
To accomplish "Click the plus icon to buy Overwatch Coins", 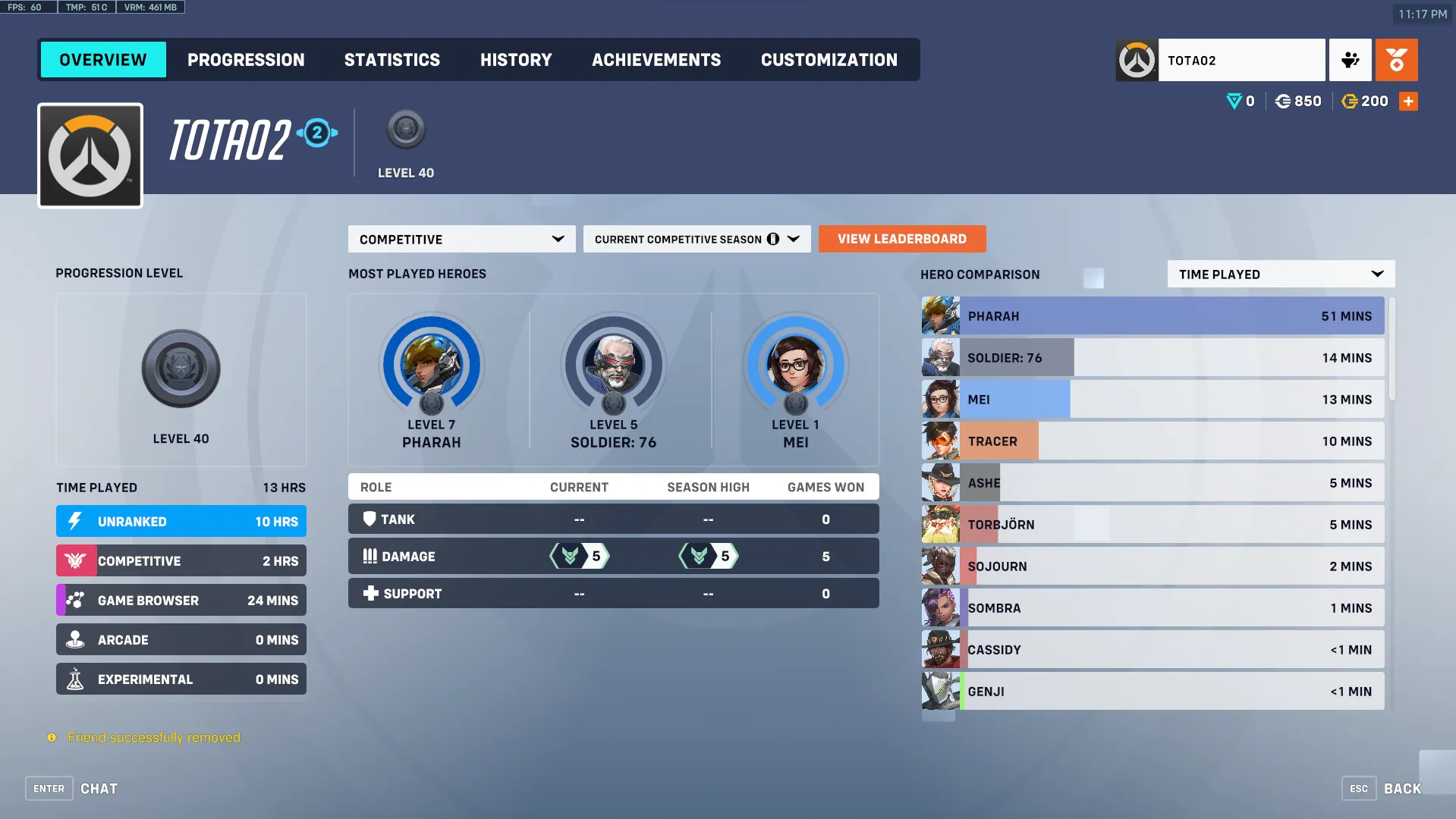I will 1408,101.
